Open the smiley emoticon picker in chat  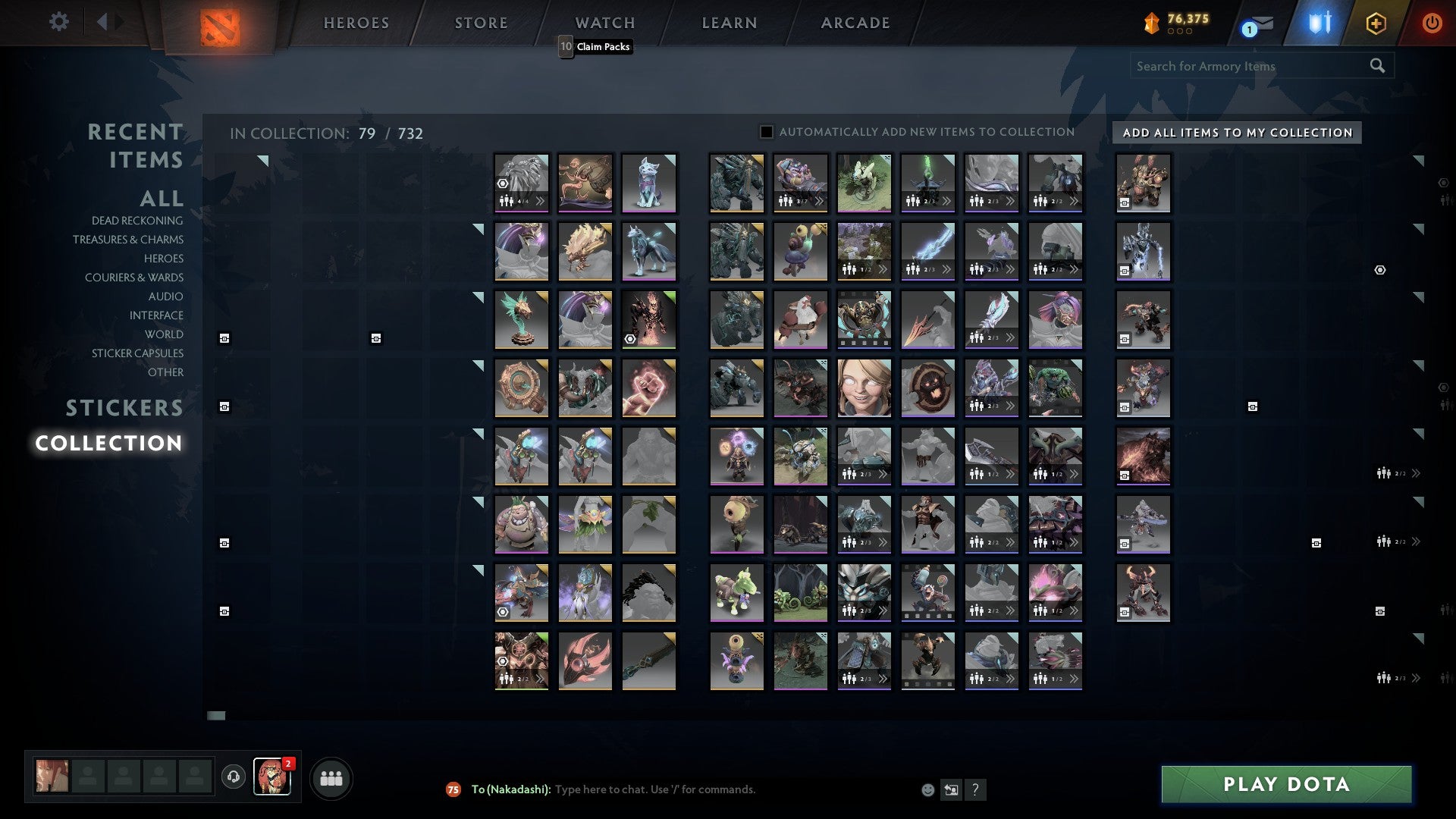(927, 789)
